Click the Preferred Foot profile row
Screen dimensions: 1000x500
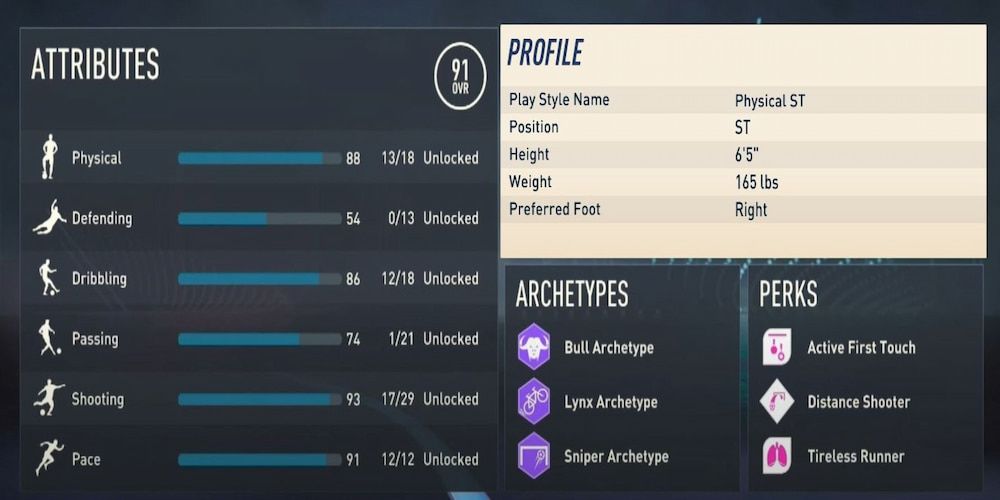tap(743, 210)
